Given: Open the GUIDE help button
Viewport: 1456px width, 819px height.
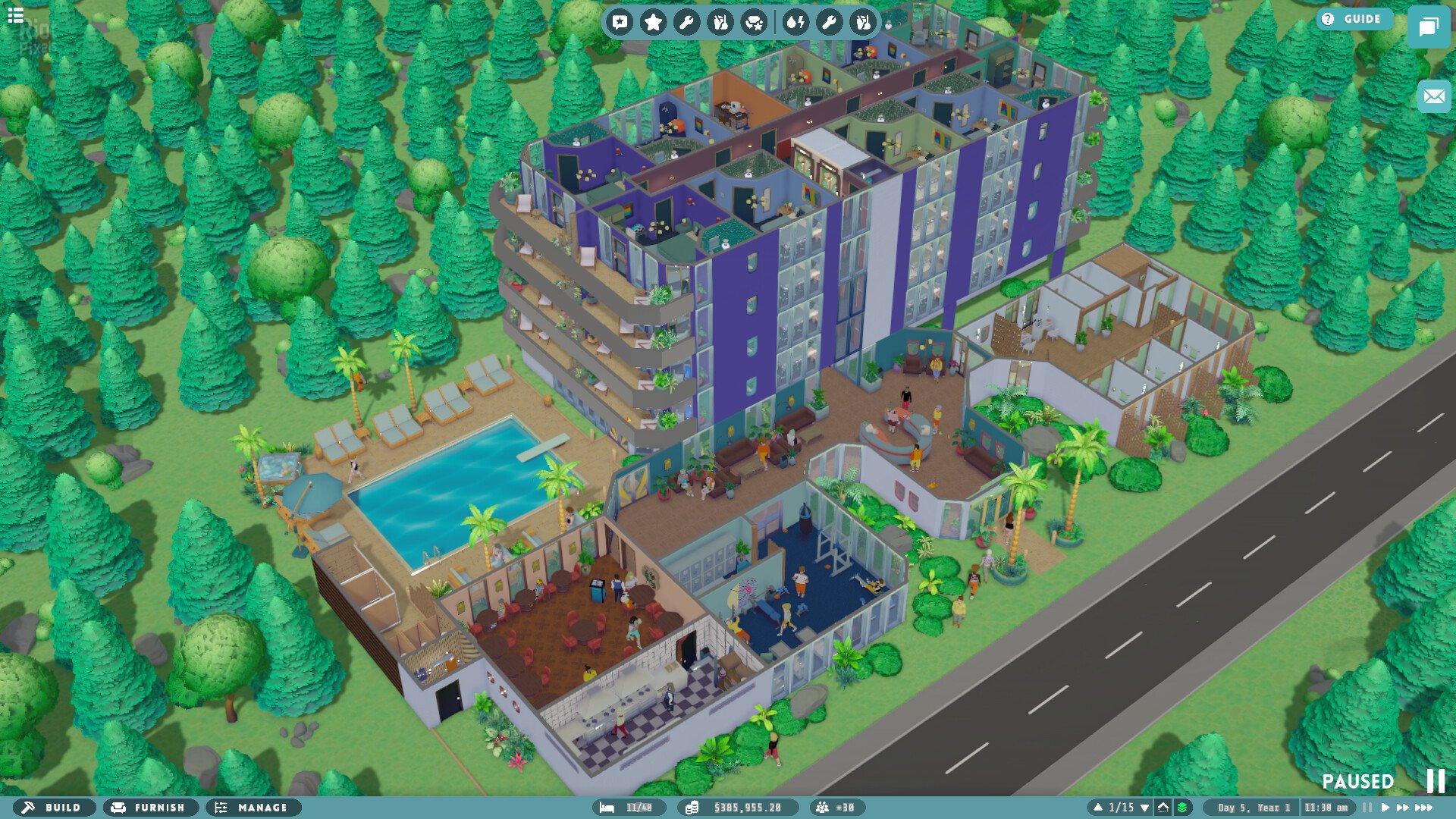Looking at the screenshot, I should coord(1355,20).
